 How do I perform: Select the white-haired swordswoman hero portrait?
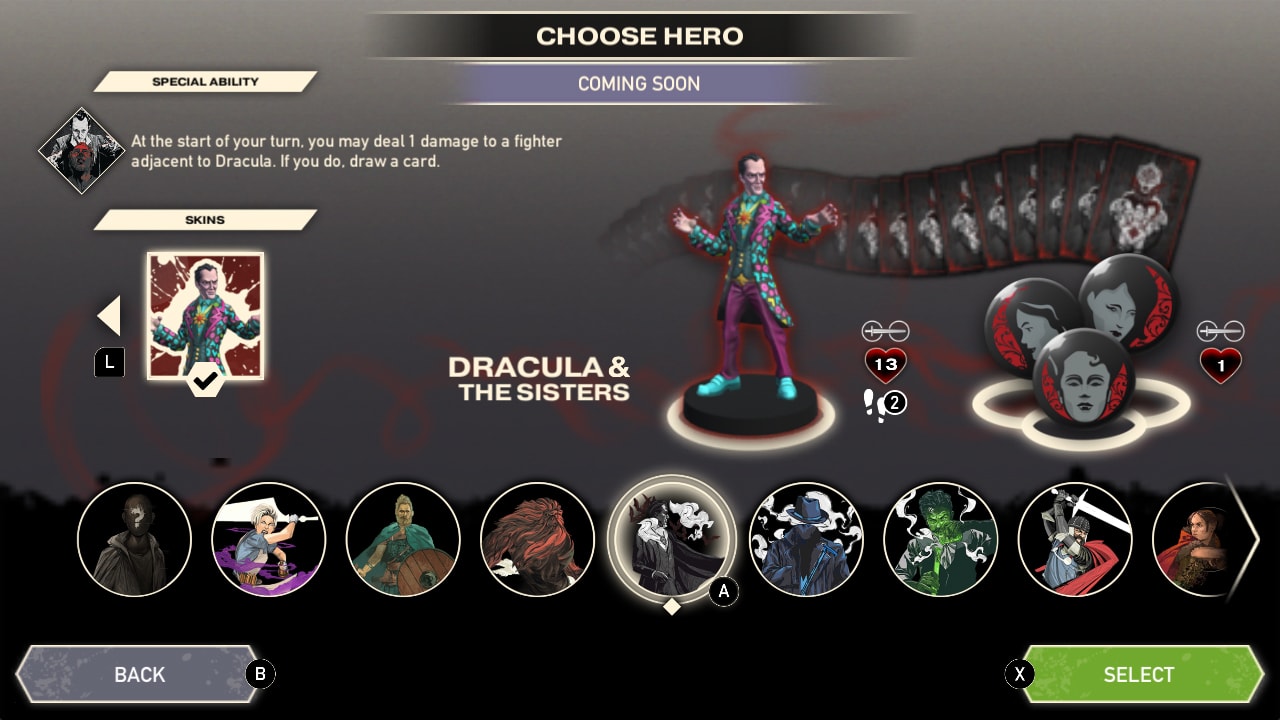269,539
